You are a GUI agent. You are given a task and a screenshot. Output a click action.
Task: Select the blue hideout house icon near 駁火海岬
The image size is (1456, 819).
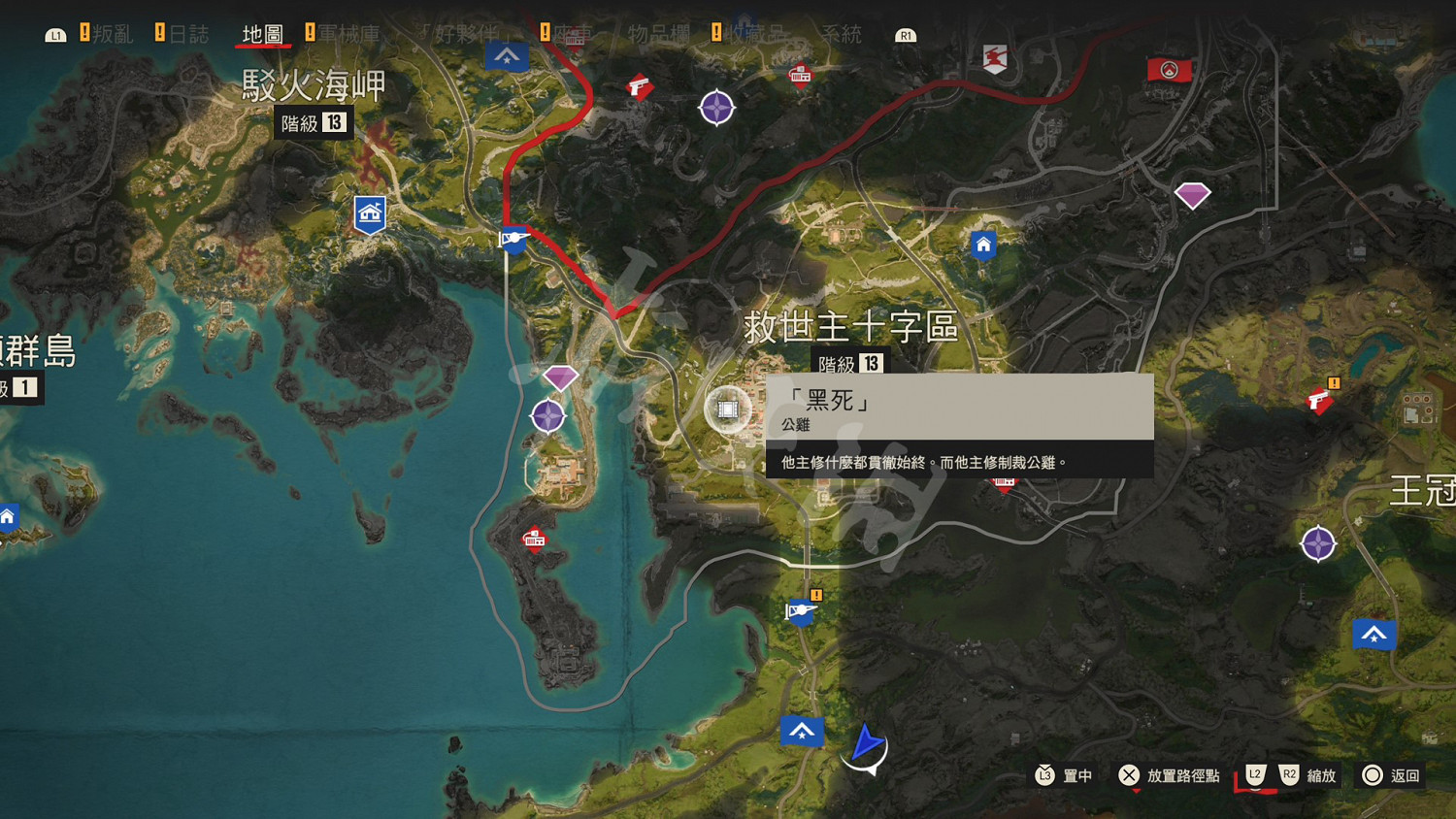(x=370, y=213)
